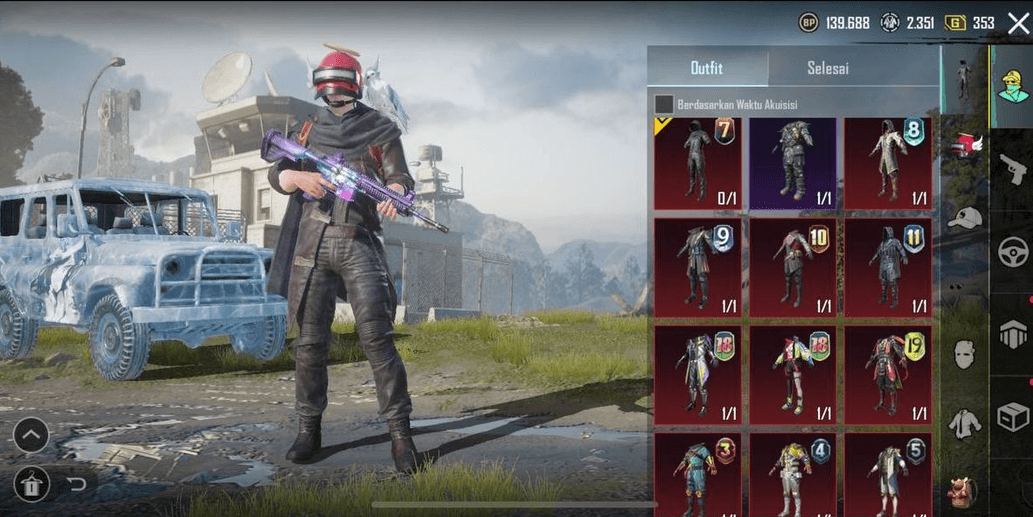This screenshot has height=517, width=1033.
Task: Open the Outfit tab
Action: tap(707, 69)
